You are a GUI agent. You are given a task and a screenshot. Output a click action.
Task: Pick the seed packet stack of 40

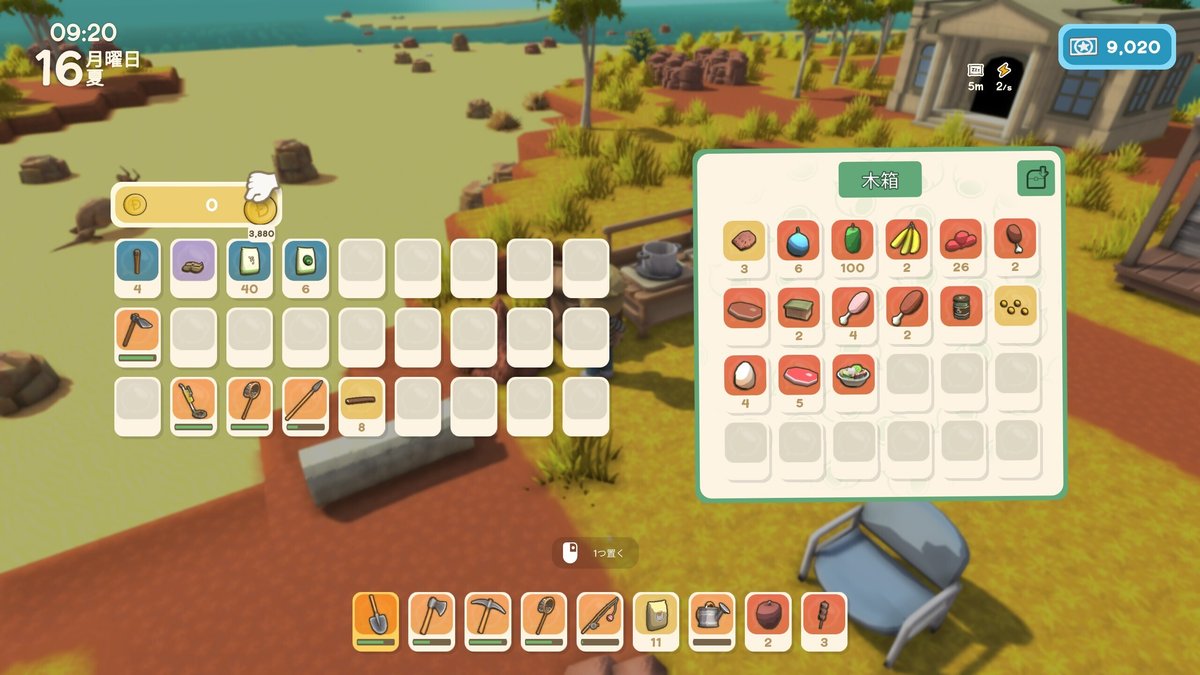click(x=249, y=262)
